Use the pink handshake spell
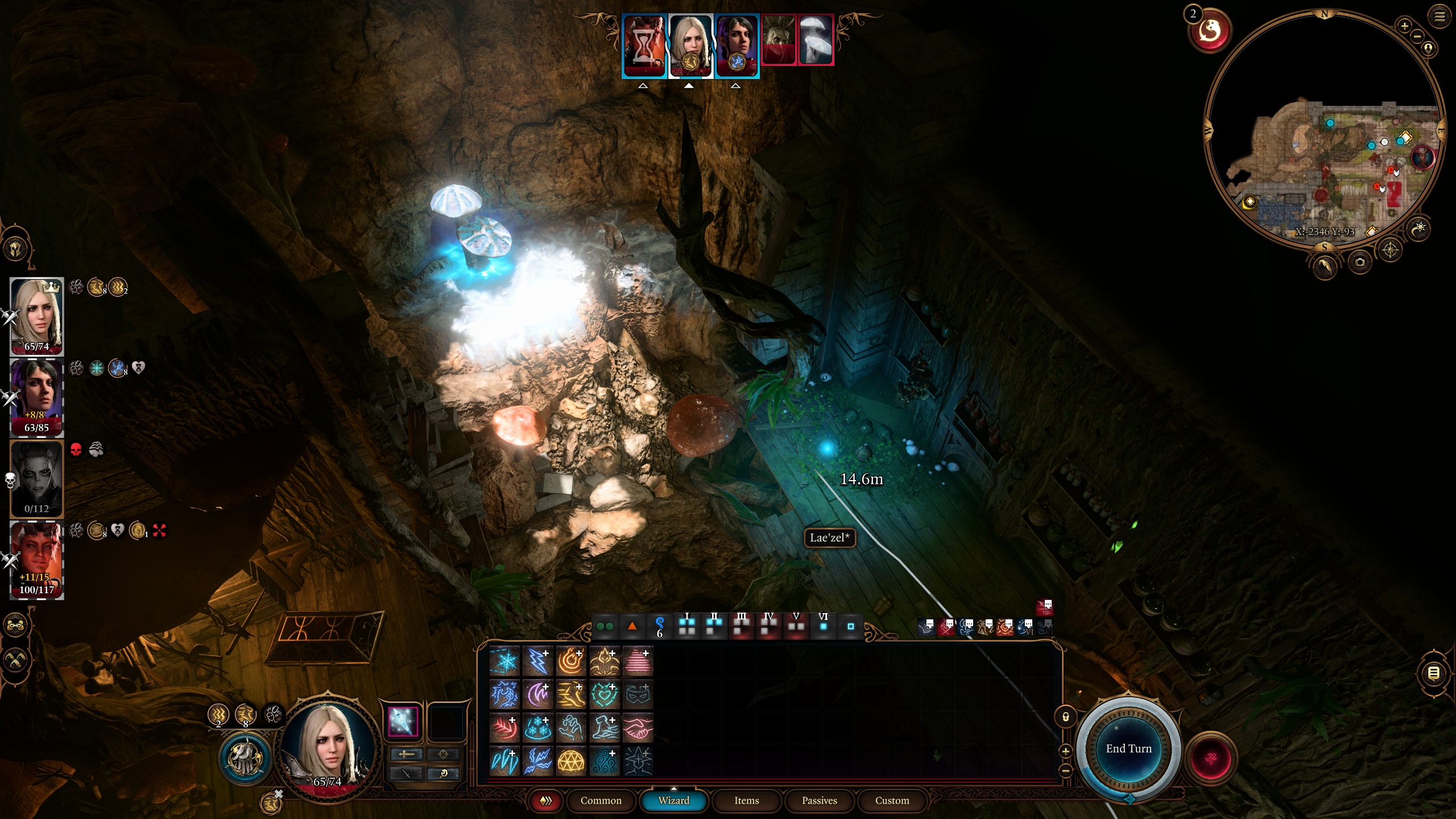This screenshot has width=1456, height=819. tap(637, 728)
